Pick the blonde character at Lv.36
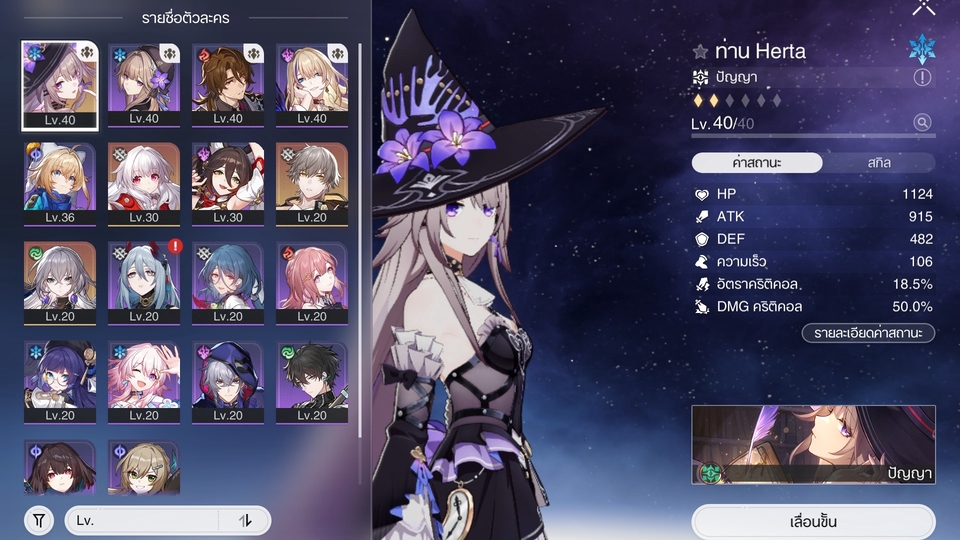Image resolution: width=960 pixels, height=540 pixels. point(60,184)
